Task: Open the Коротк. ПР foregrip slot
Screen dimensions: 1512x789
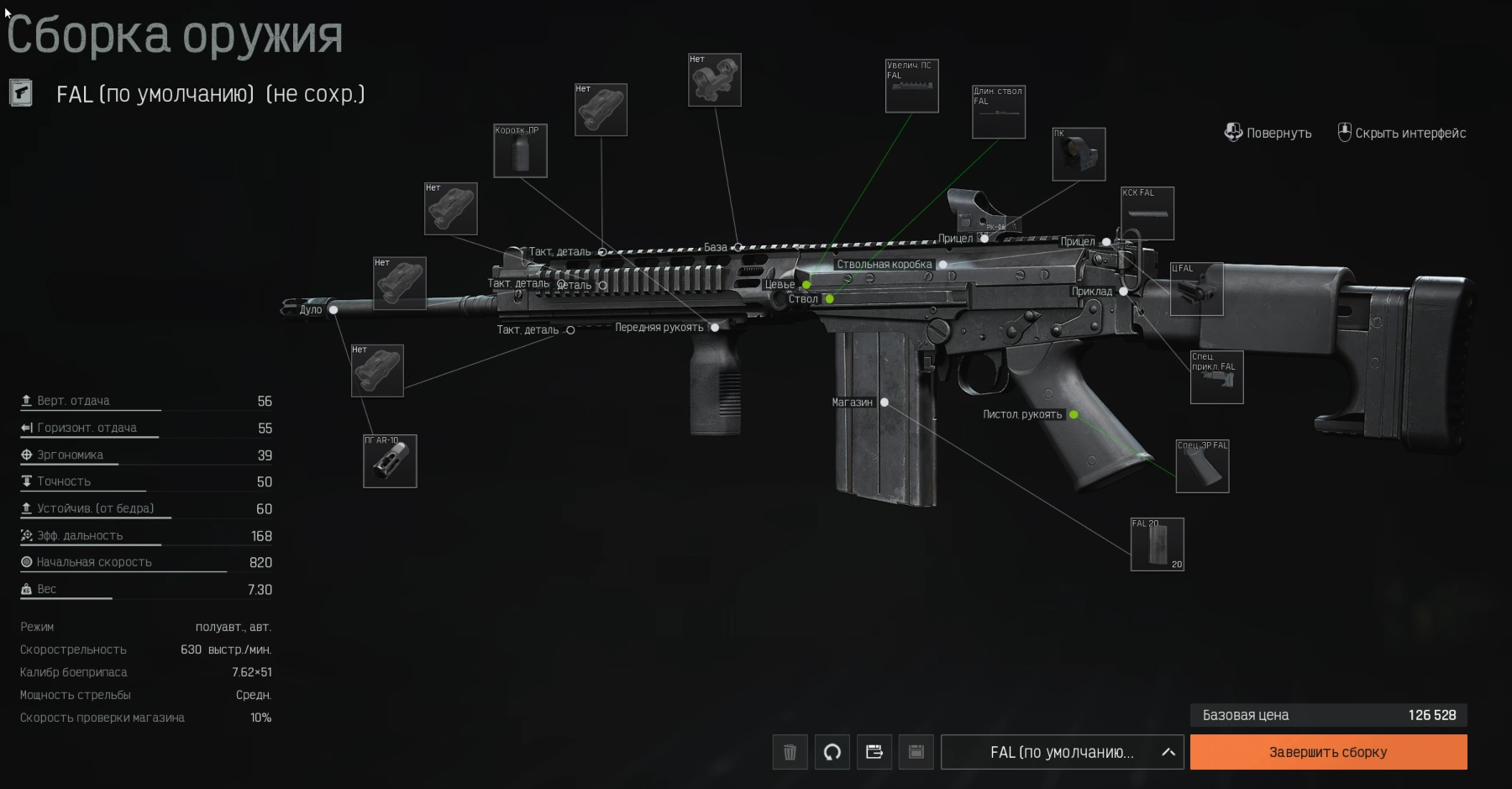Action: 520,151
